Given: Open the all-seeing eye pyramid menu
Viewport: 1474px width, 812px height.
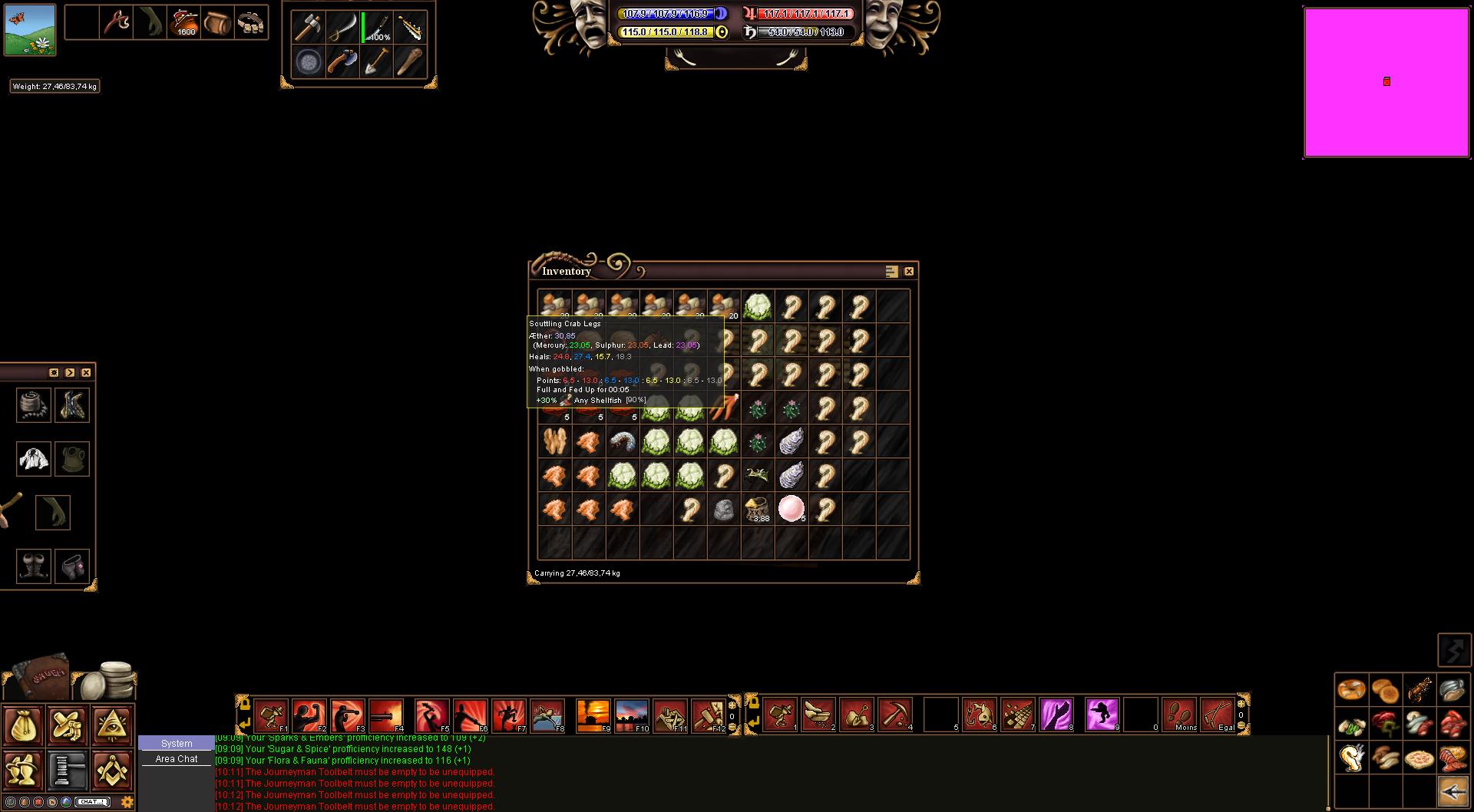Looking at the screenshot, I should 112,726.
